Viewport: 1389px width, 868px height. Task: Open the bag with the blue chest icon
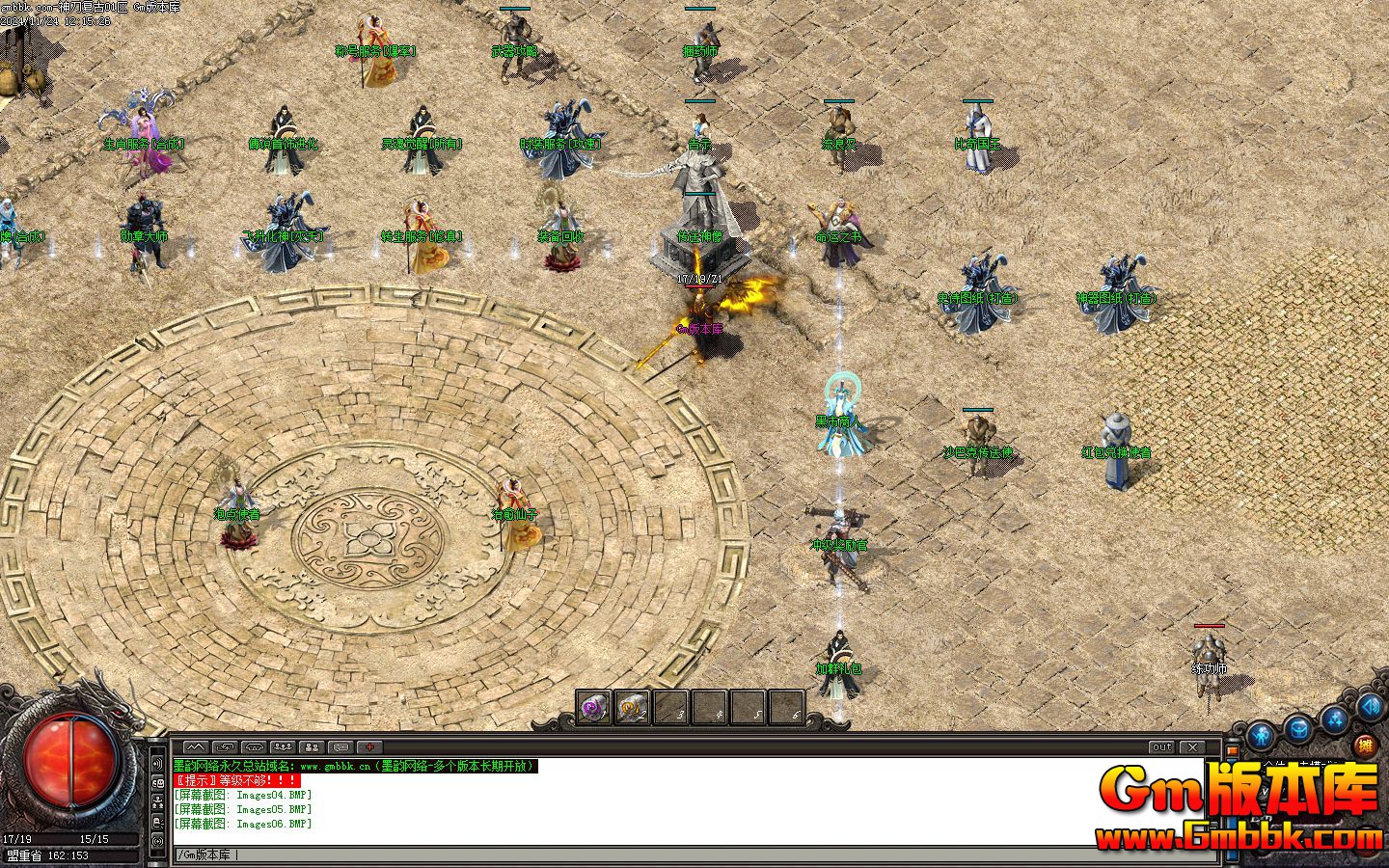(1298, 727)
